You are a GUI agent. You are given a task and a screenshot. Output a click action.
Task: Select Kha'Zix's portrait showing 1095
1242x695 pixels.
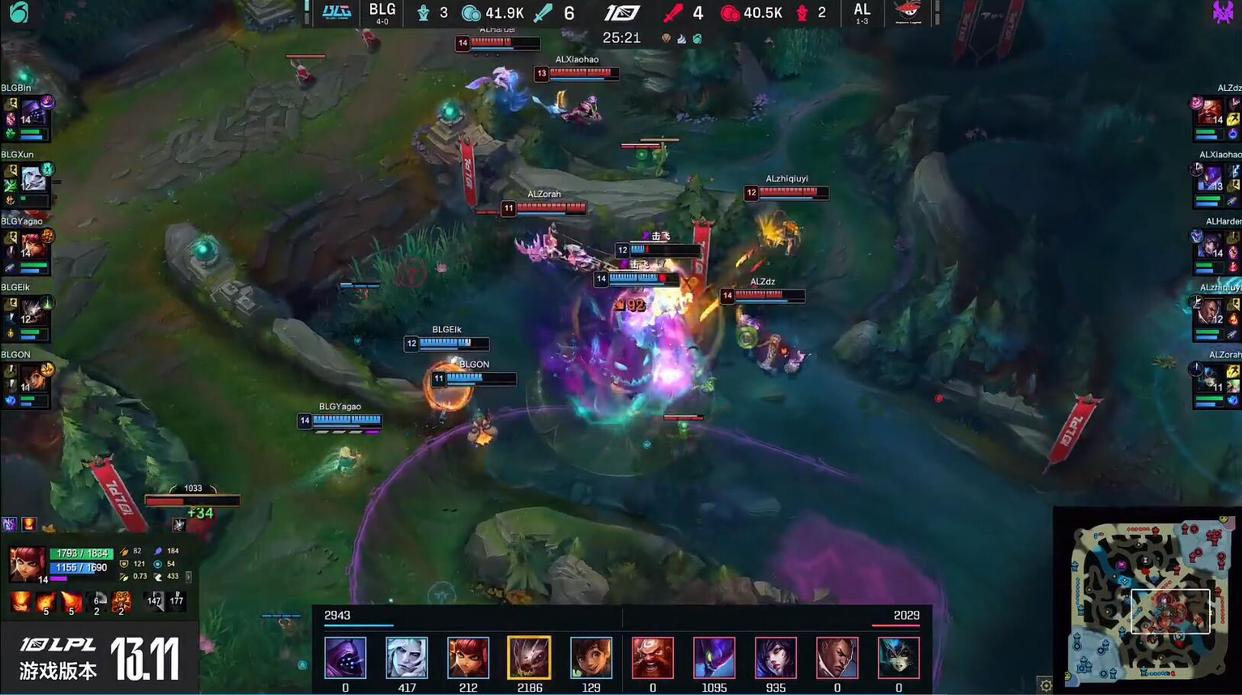714,658
